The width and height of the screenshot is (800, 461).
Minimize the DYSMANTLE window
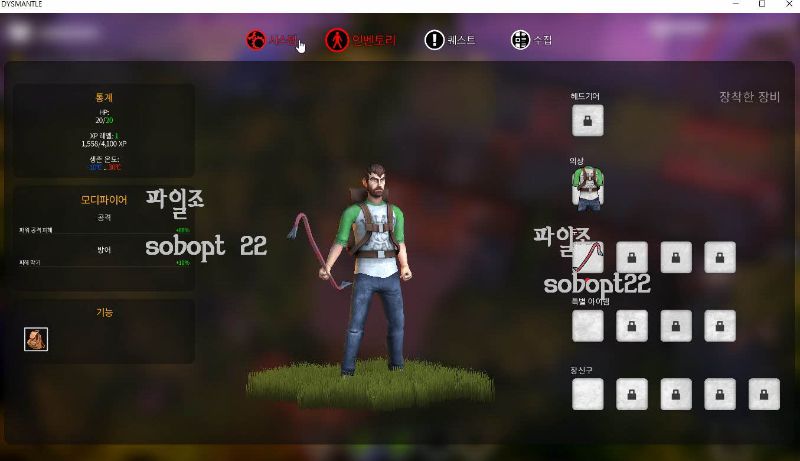734,5
